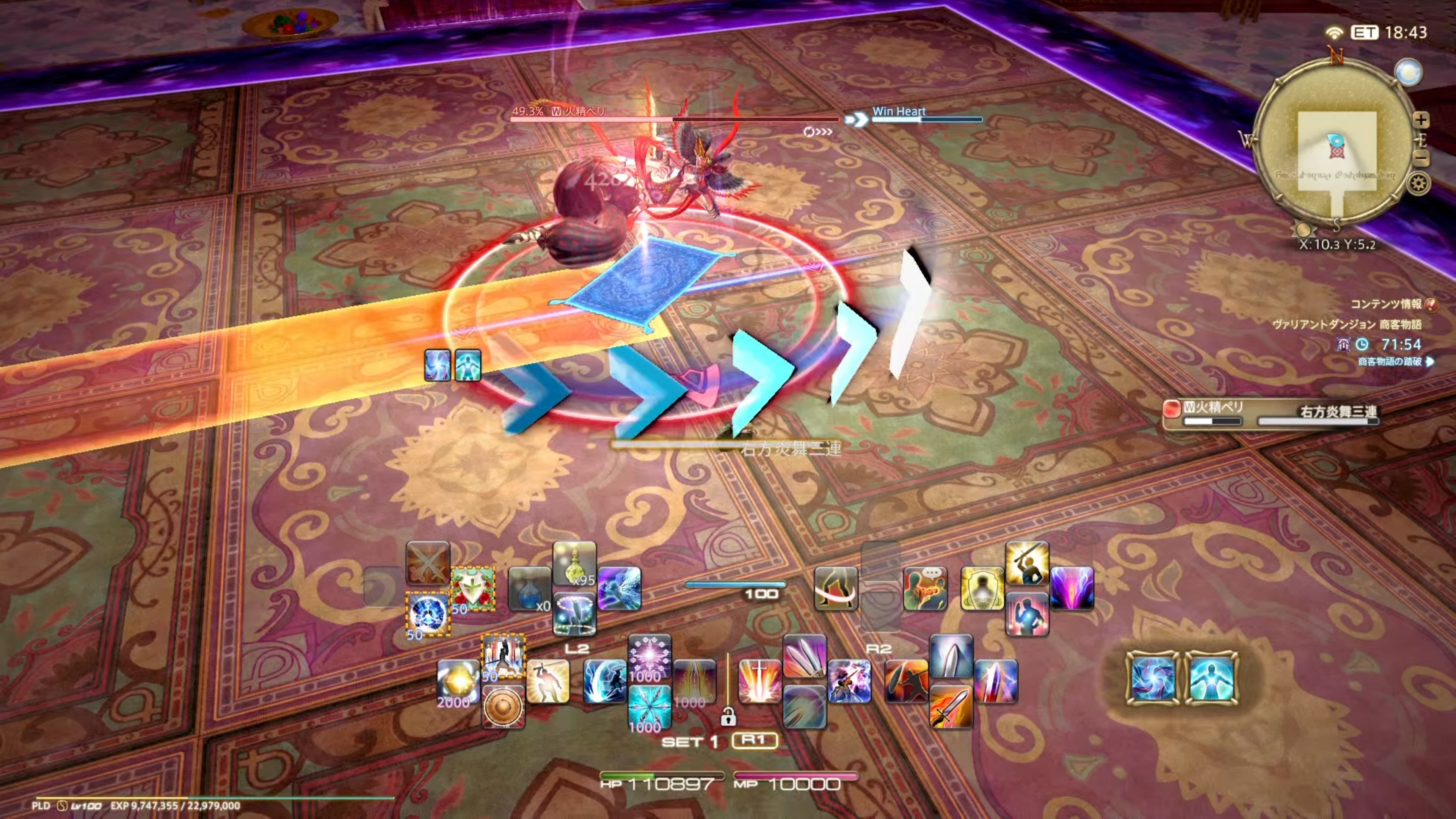
Task: Use the yellow-green potion with x95 count
Action: point(574,563)
